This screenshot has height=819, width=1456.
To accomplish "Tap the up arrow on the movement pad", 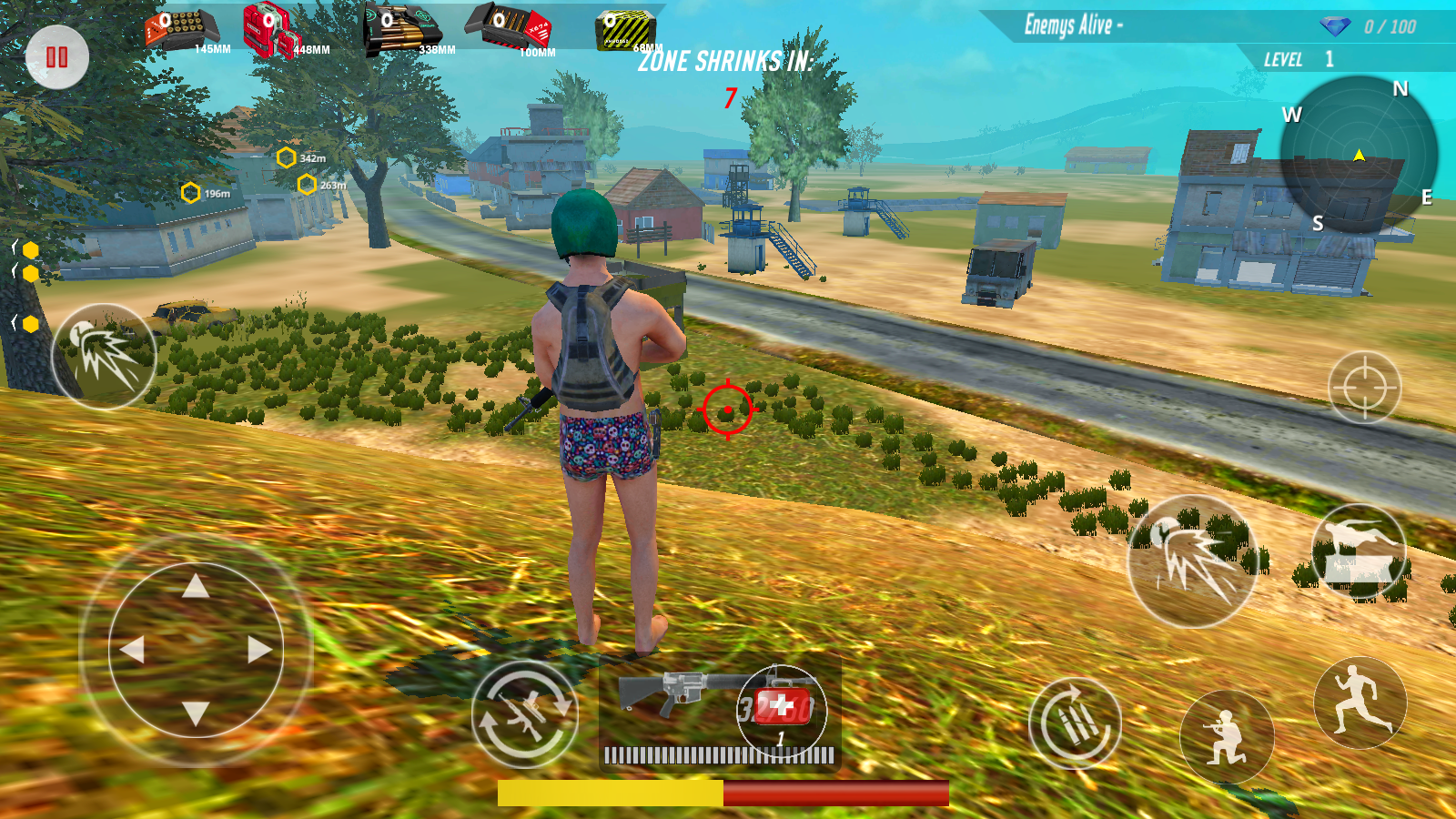I will [196, 587].
